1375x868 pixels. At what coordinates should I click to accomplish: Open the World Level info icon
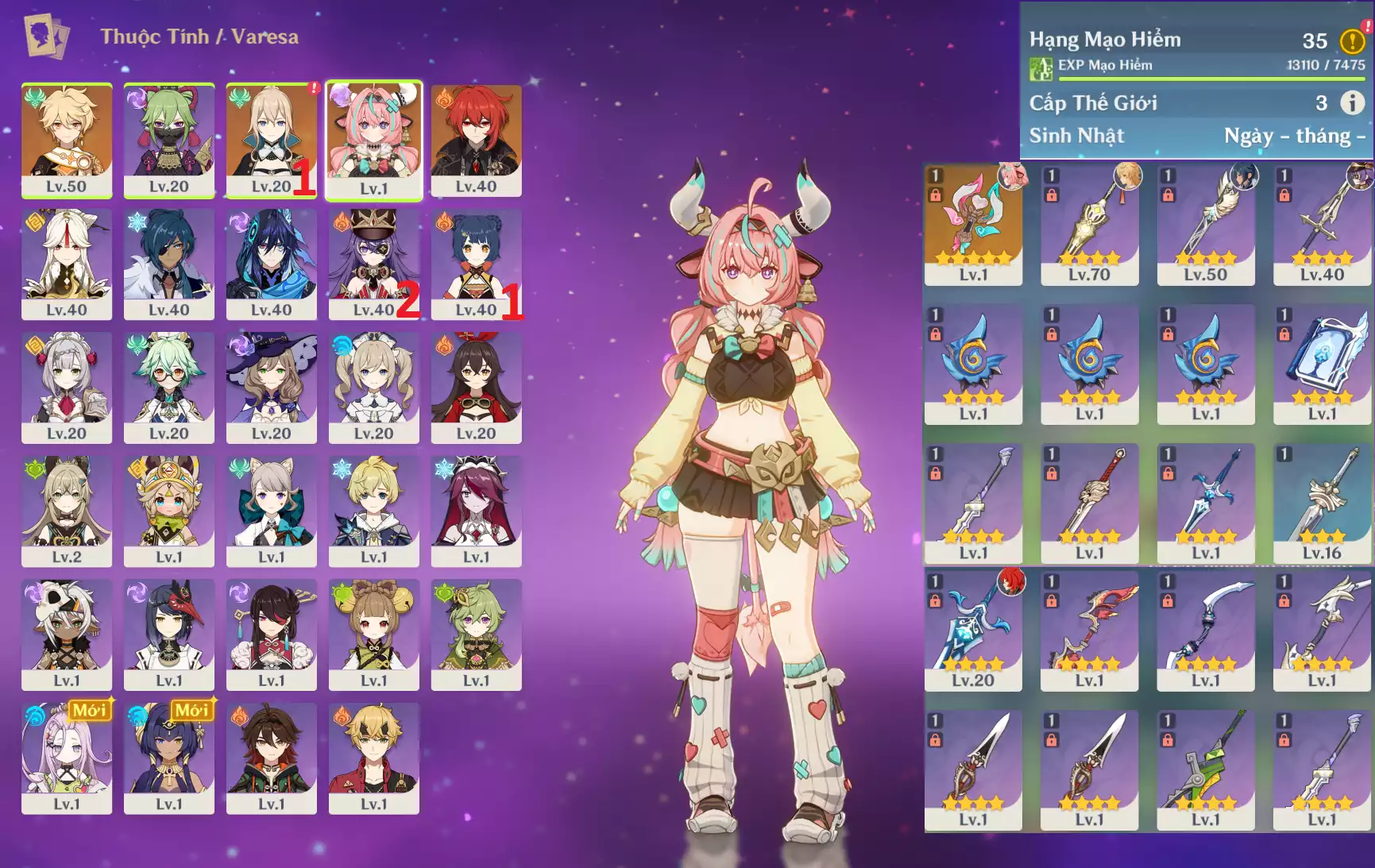[1352, 102]
